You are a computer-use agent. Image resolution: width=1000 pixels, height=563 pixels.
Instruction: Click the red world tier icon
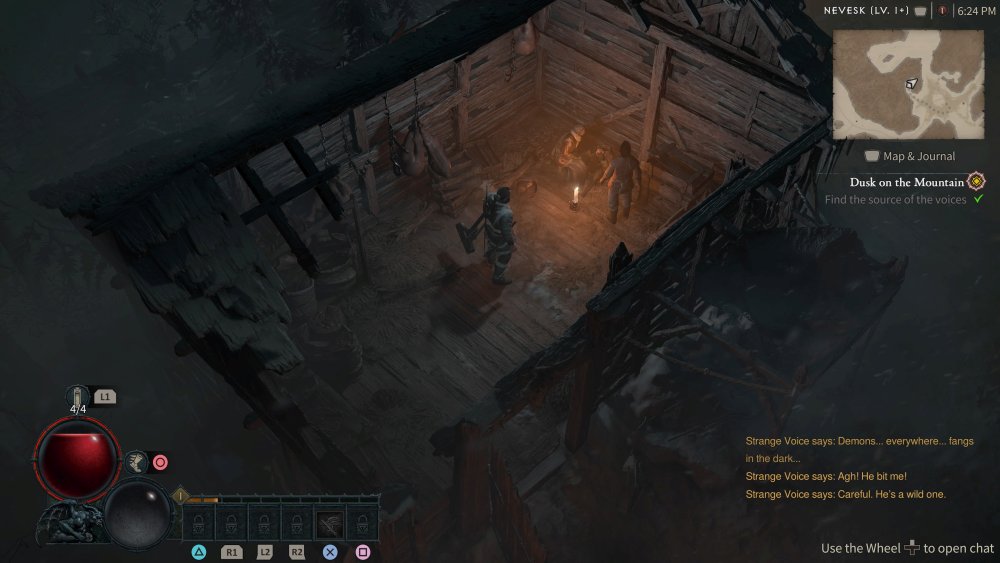click(x=941, y=11)
